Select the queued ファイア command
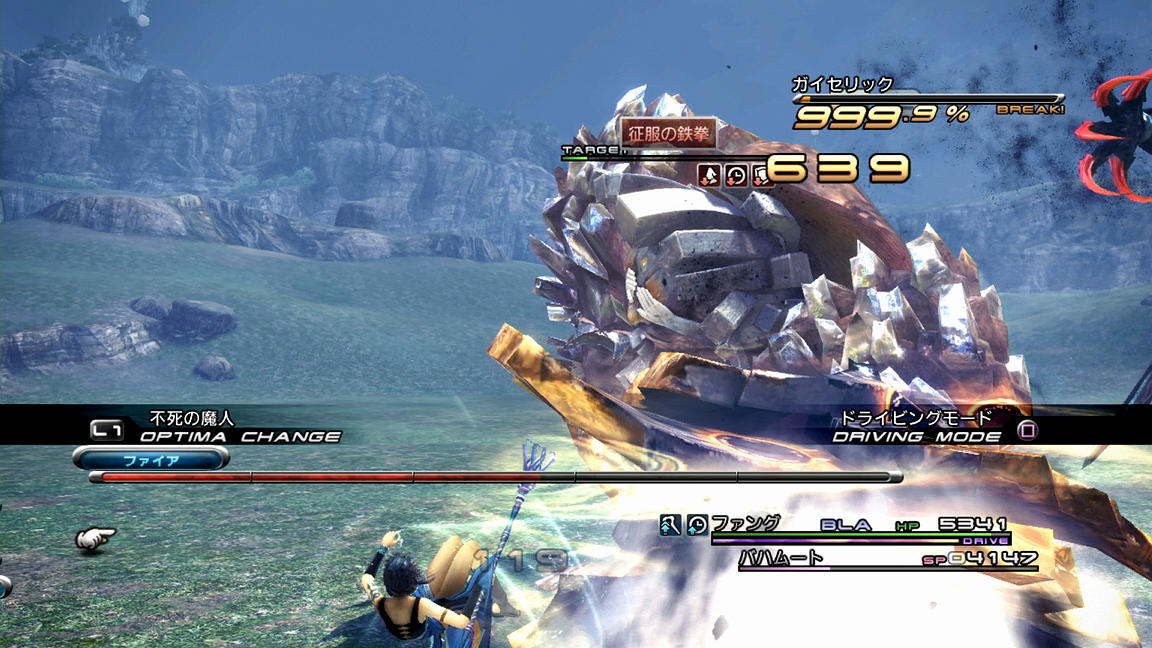 [x=150, y=459]
